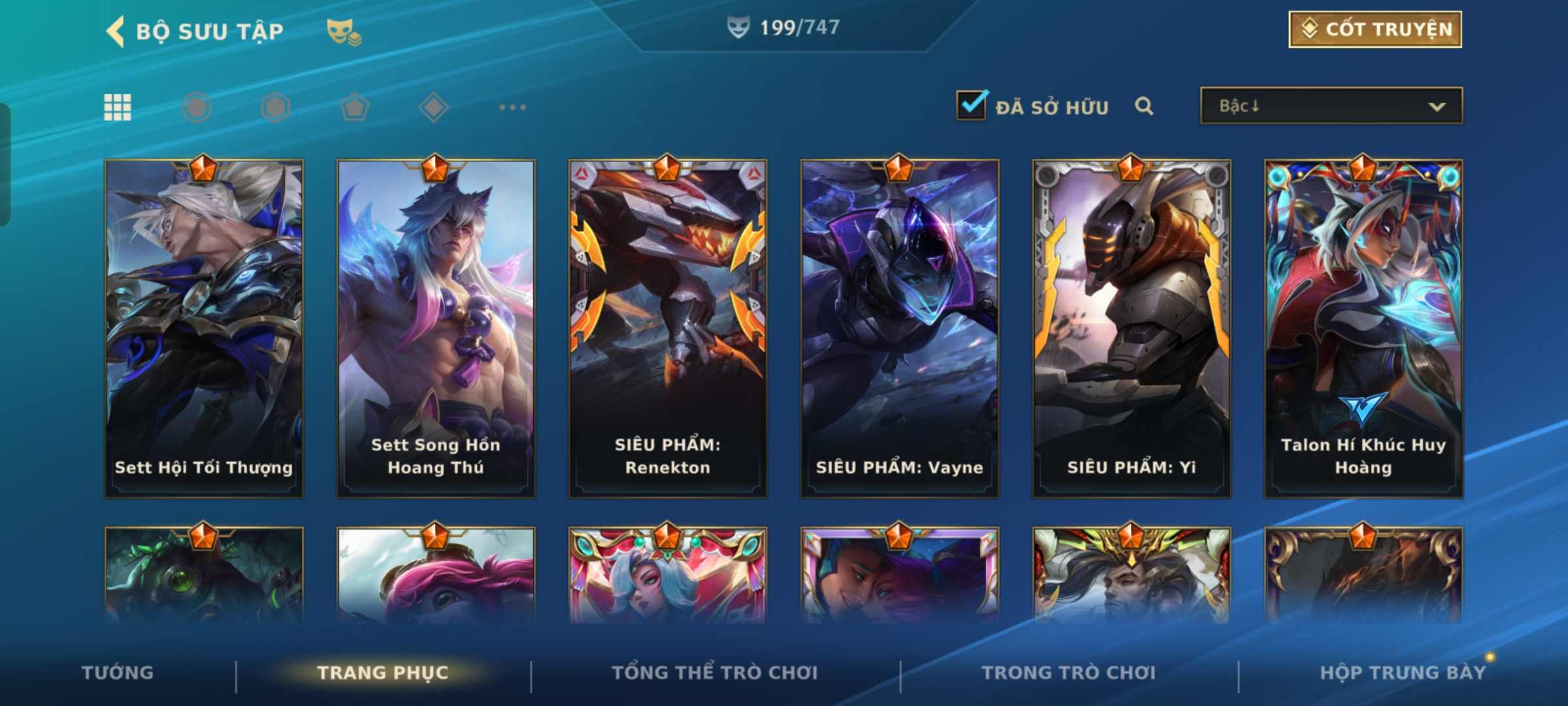Viewport: 1568px width, 706px height.
Task: Choose the pentagon rarity filter
Action: [x=355, y=107]
